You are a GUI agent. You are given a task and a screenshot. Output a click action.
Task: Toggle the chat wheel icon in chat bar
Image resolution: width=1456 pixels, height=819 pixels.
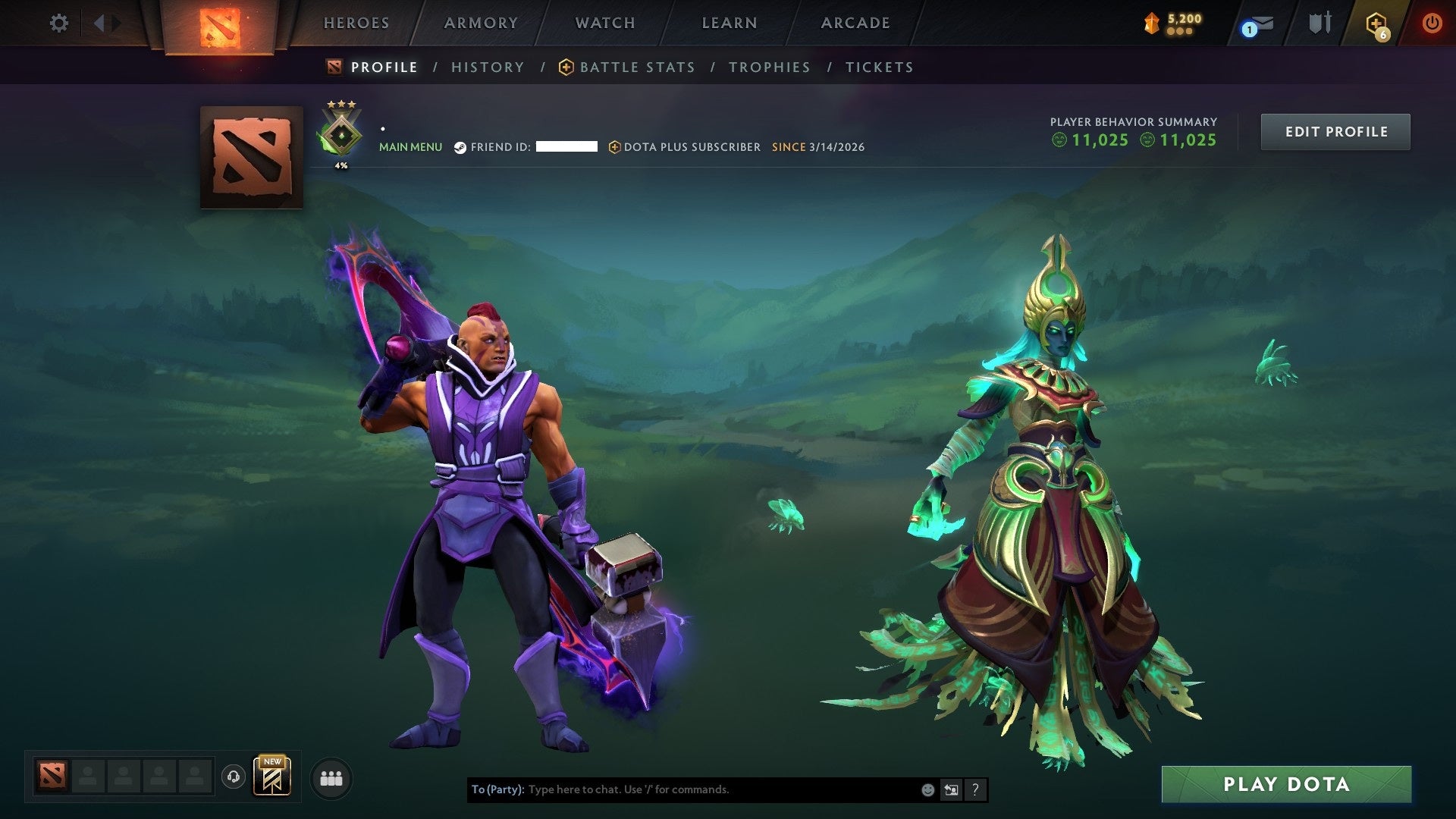tap(951, 789)
